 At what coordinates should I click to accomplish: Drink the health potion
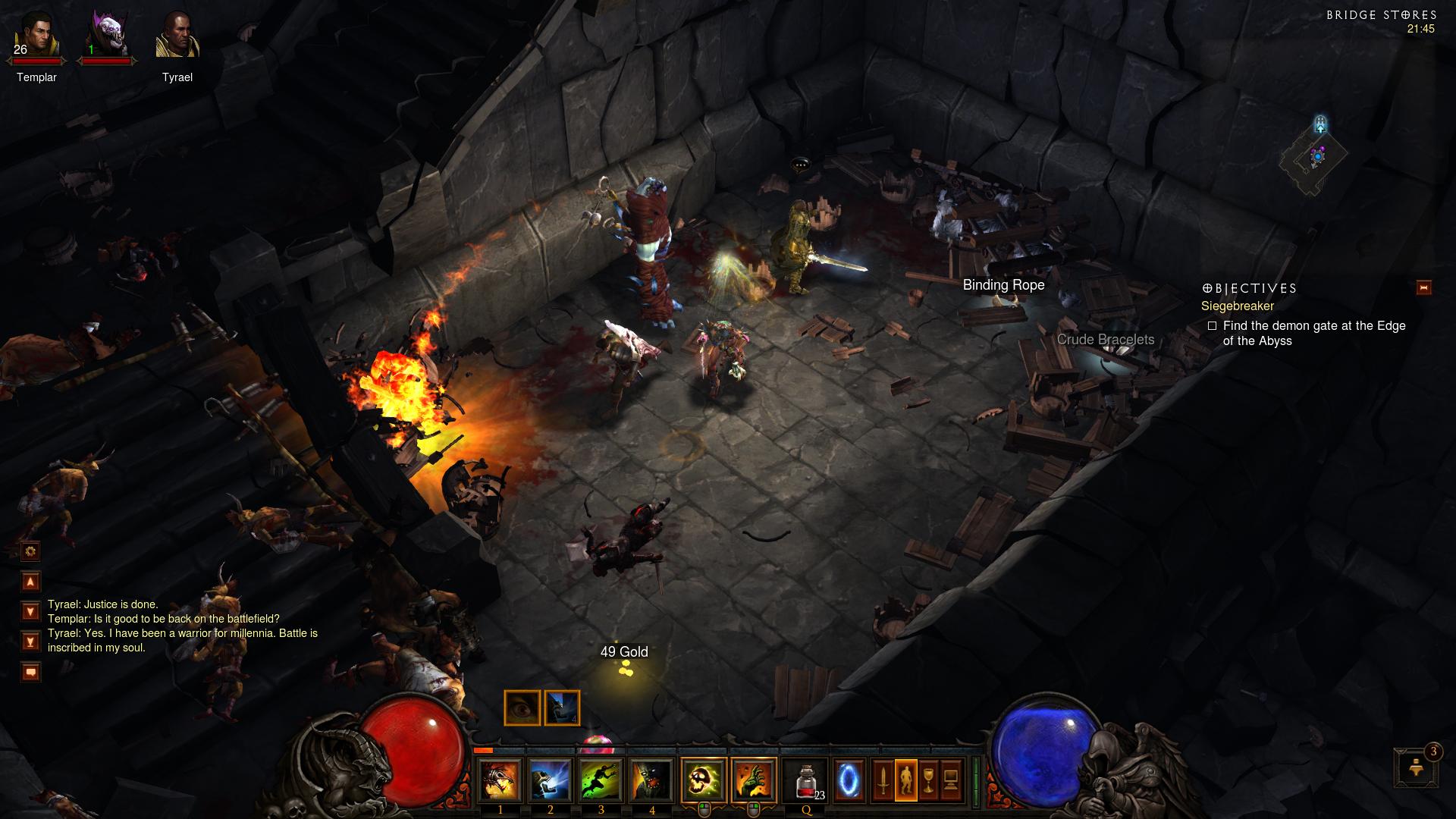(x=807, y=780)
